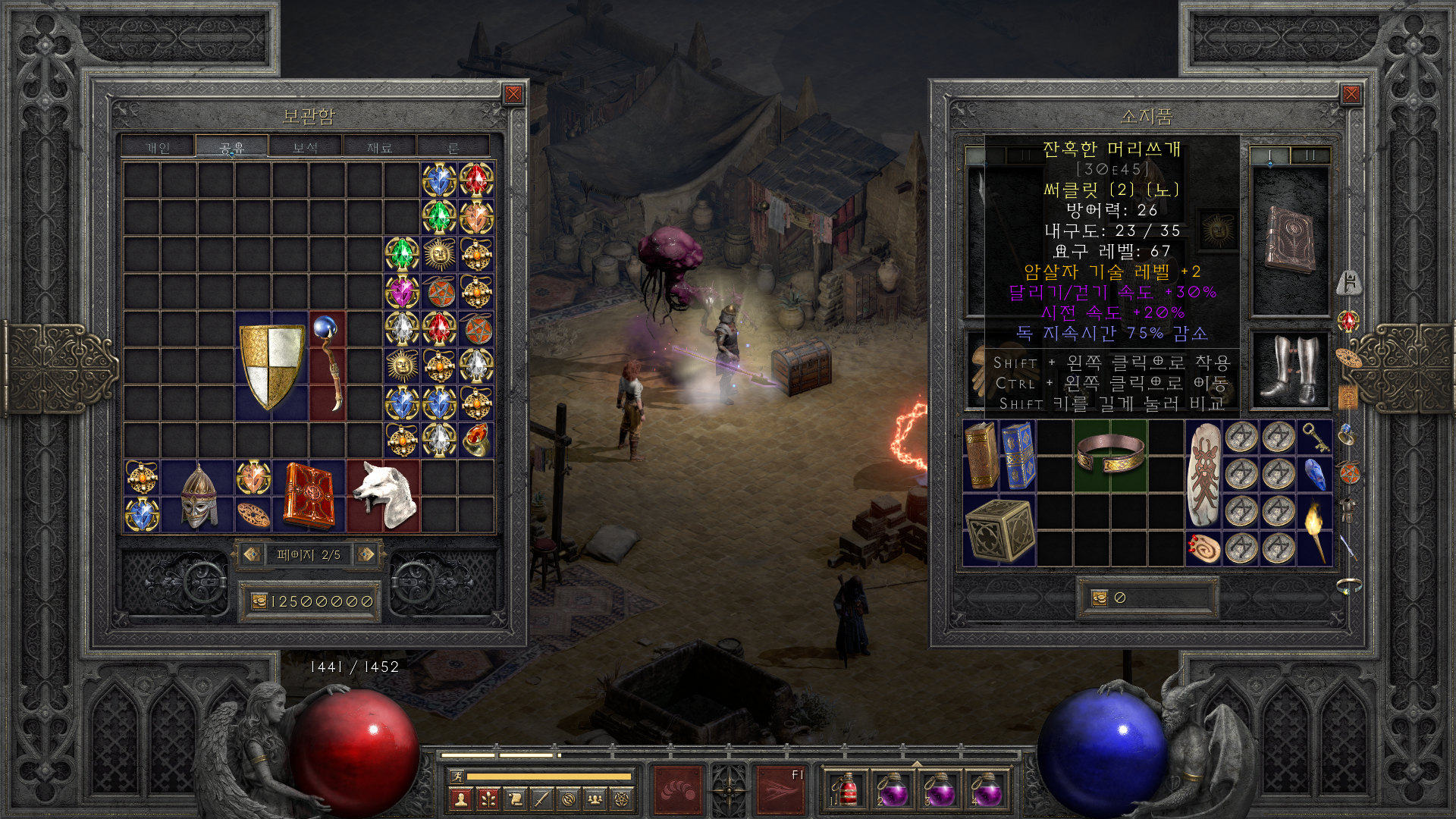Click the inventory gold drop button
The image size is (1456, 819).
click(1100, 598)
